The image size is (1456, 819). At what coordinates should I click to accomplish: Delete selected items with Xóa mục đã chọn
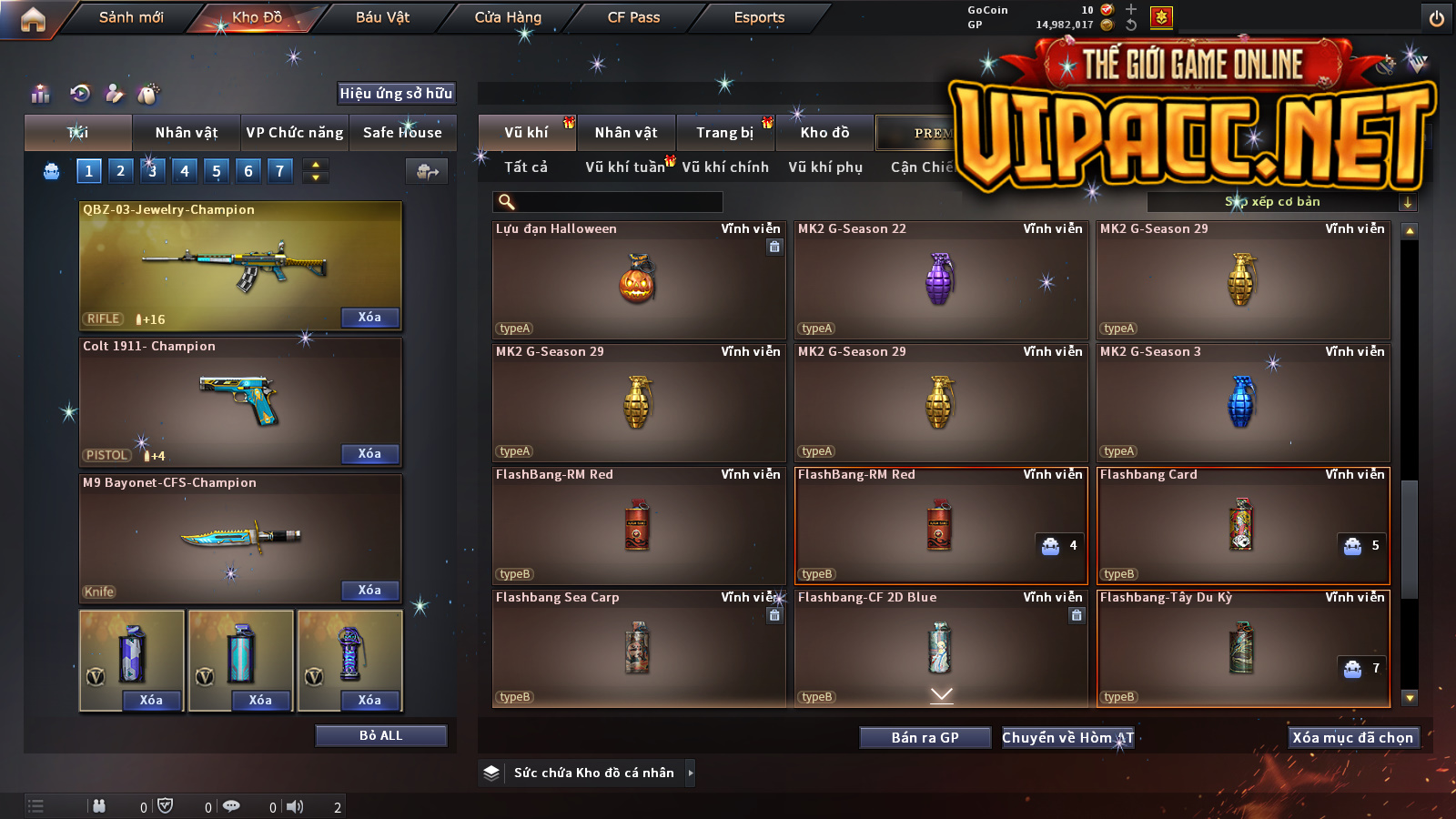tap(1353, 738)
